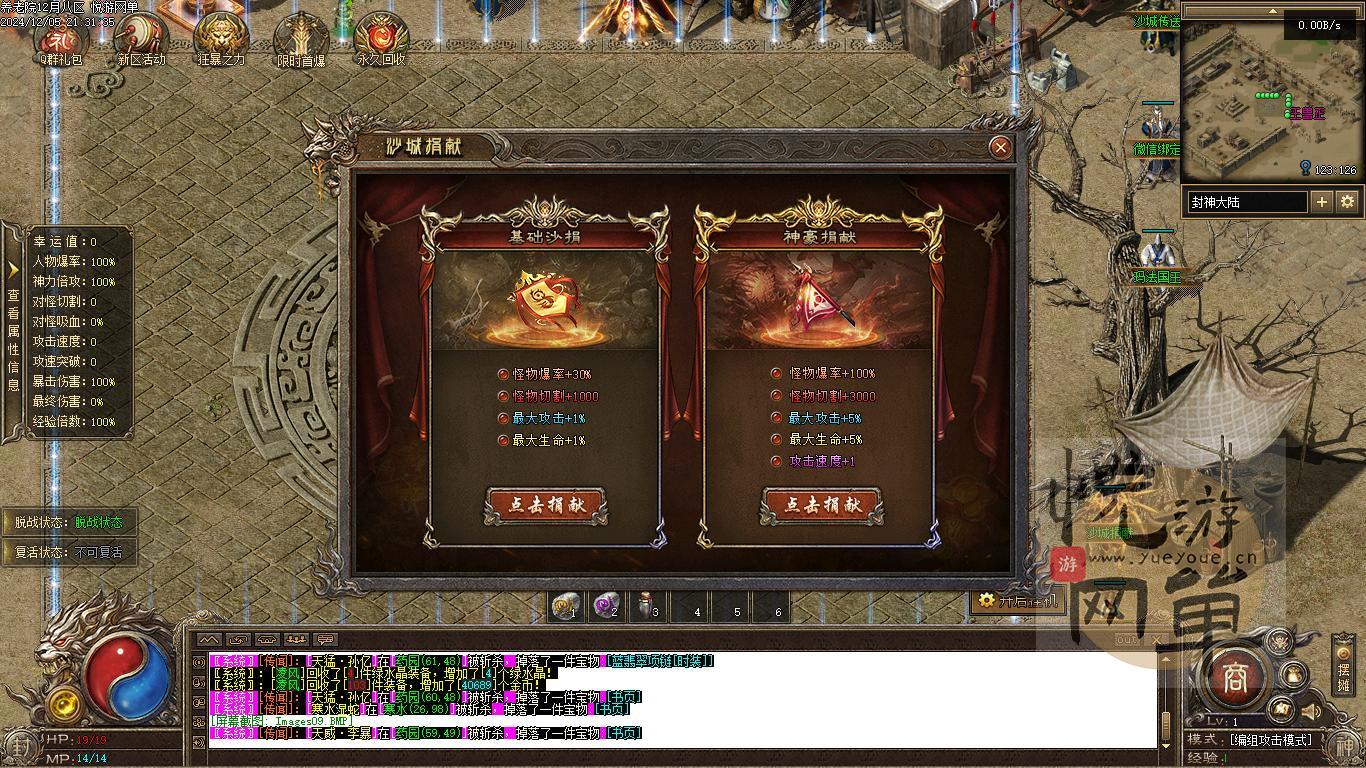Open the 狂暴之力 lion icon
Screen dimensions: 1366x768
pyautogui.click(x=221, y=40)
